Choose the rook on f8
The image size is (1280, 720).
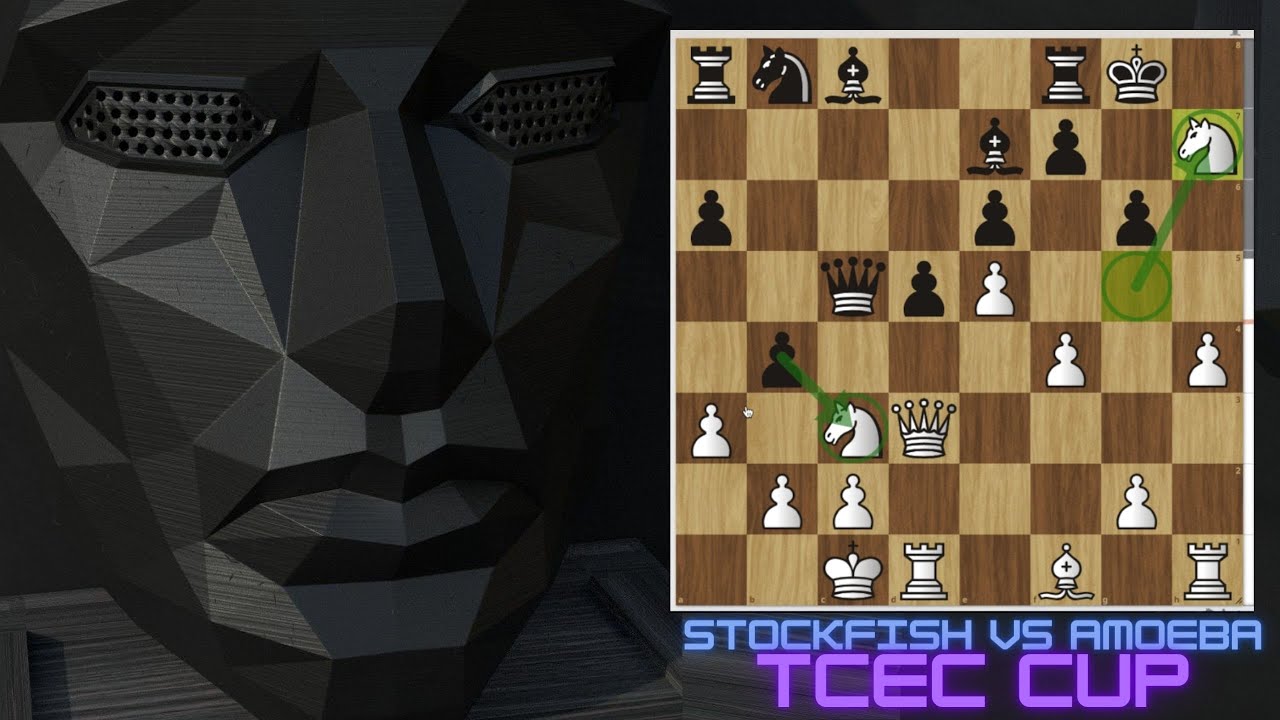click(x=1066, y=74)
